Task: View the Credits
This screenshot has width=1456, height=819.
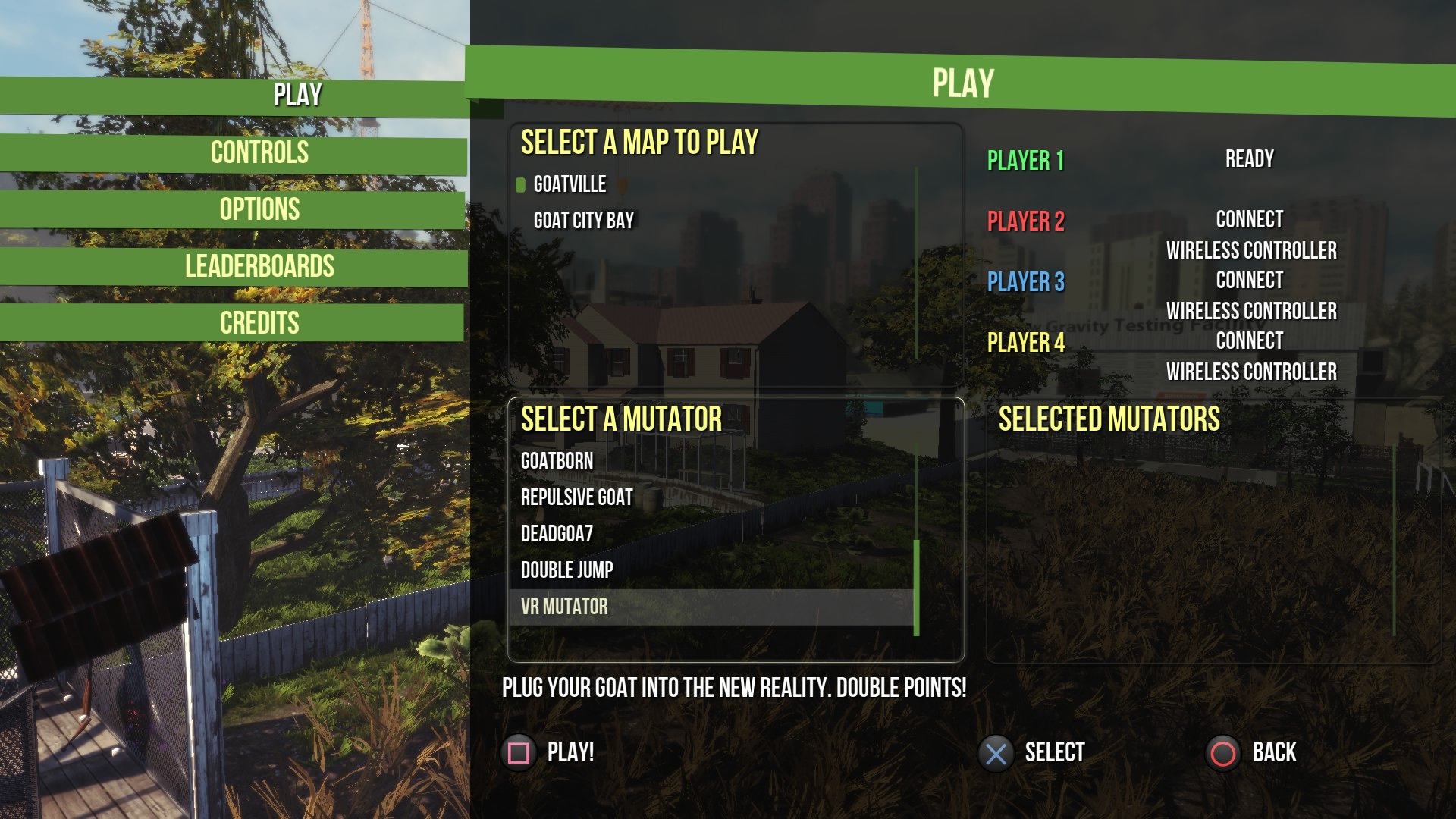Action: point(259,324)
